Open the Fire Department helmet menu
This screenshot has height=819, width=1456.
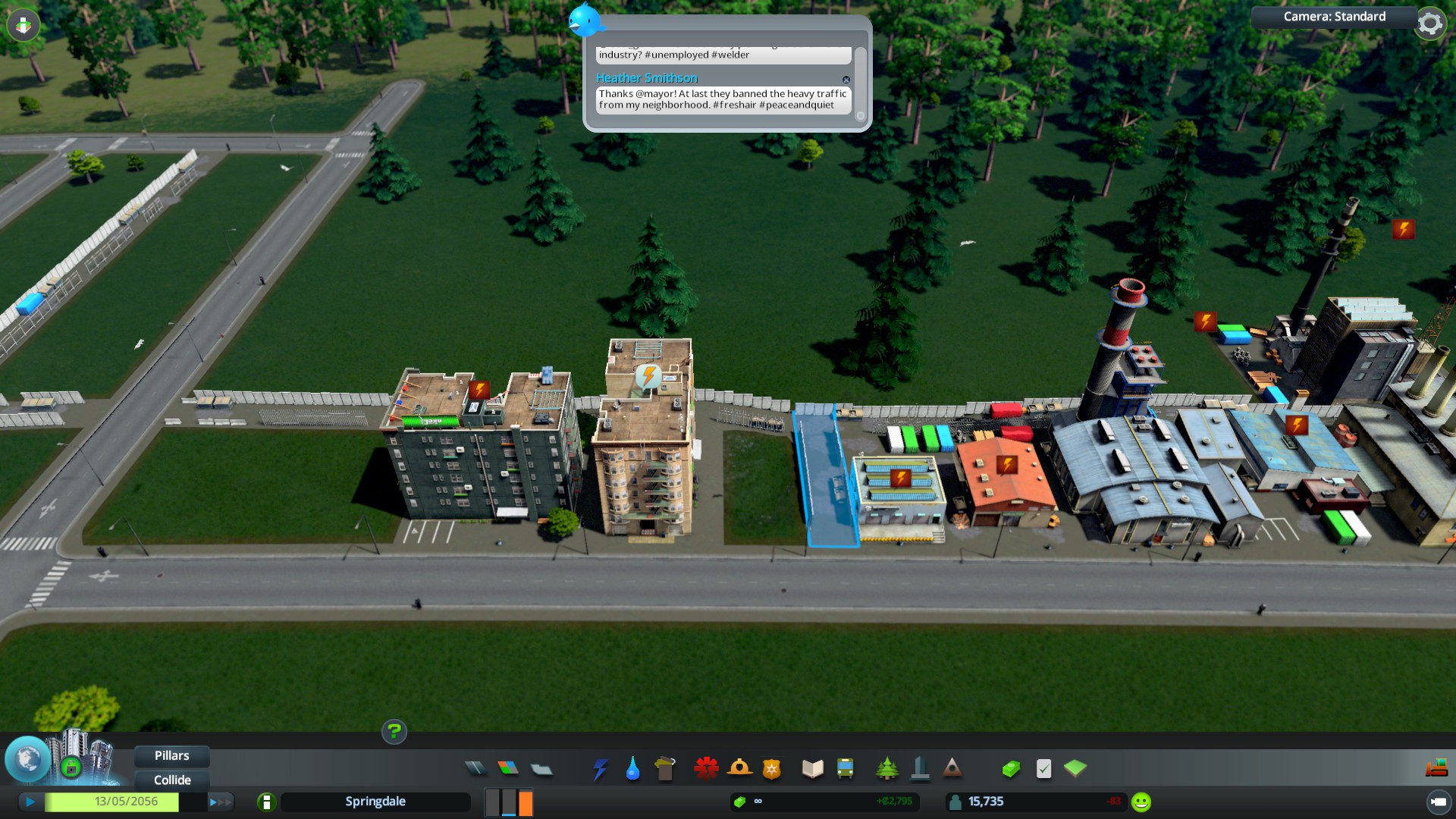pos(739,769)
